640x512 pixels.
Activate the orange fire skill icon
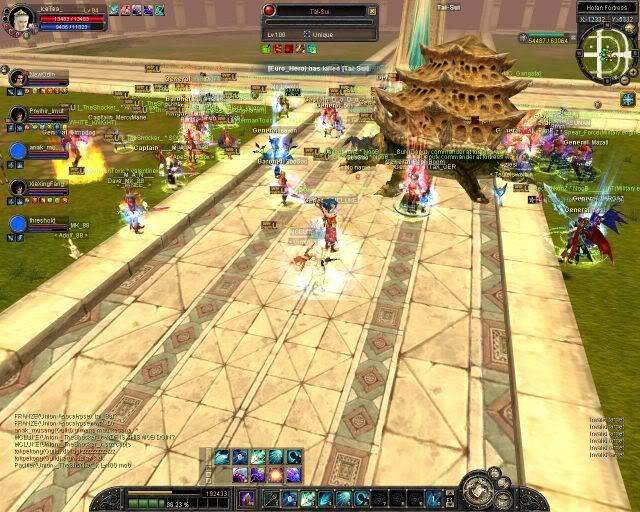point(274,474)
